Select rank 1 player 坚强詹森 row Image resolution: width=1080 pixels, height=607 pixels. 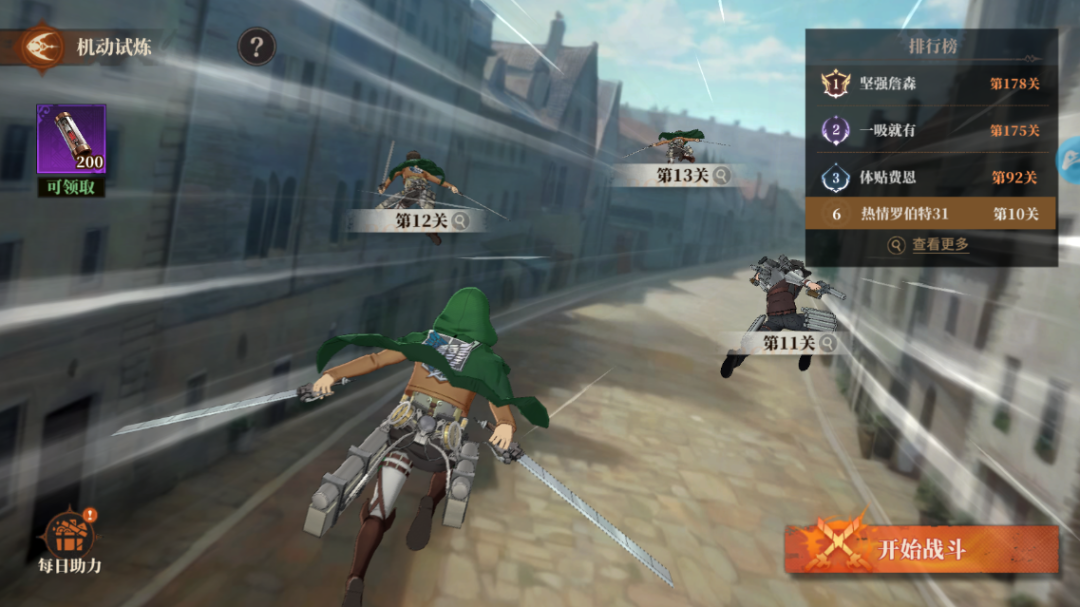930,84
